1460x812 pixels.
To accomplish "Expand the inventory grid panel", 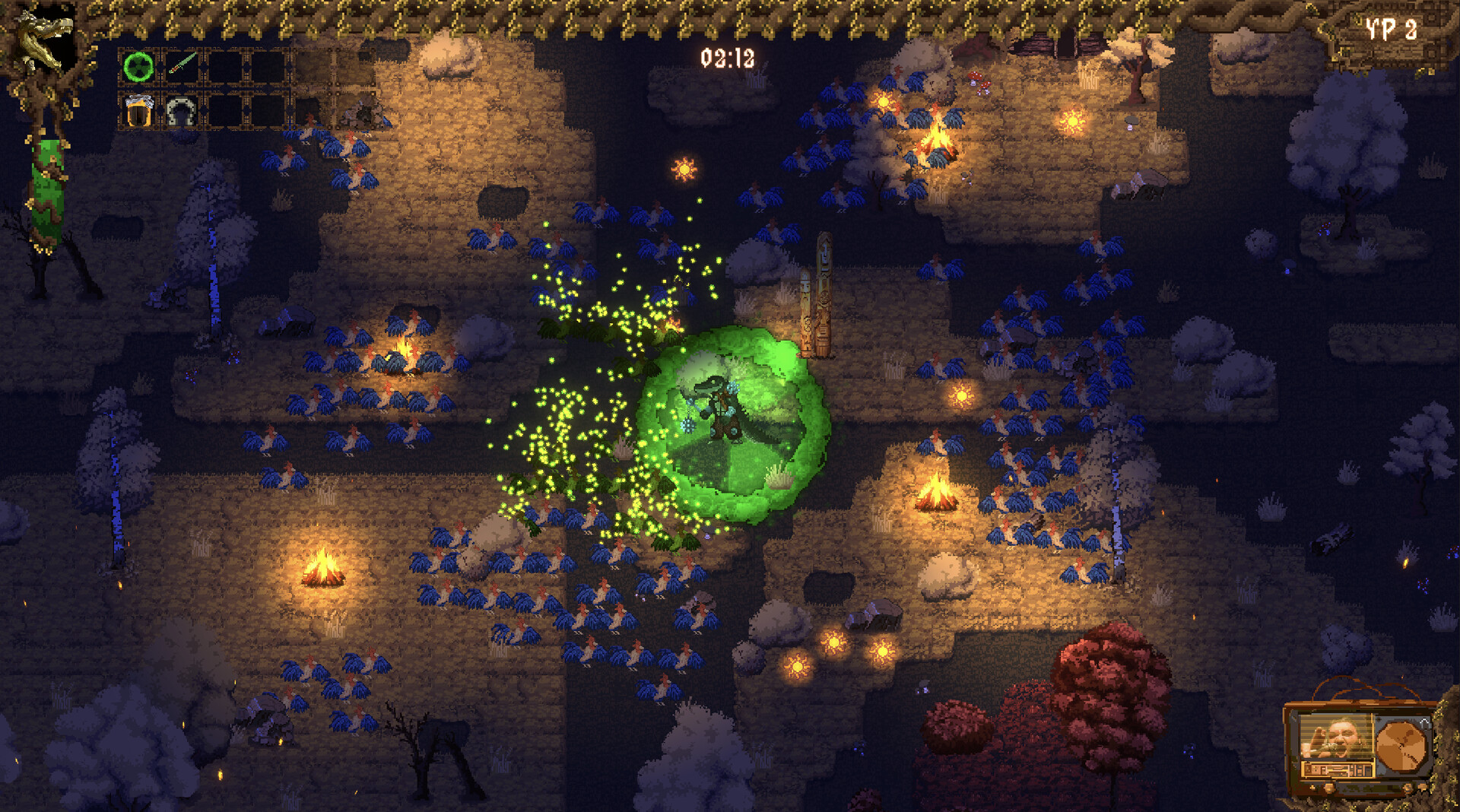I will 205,87.
